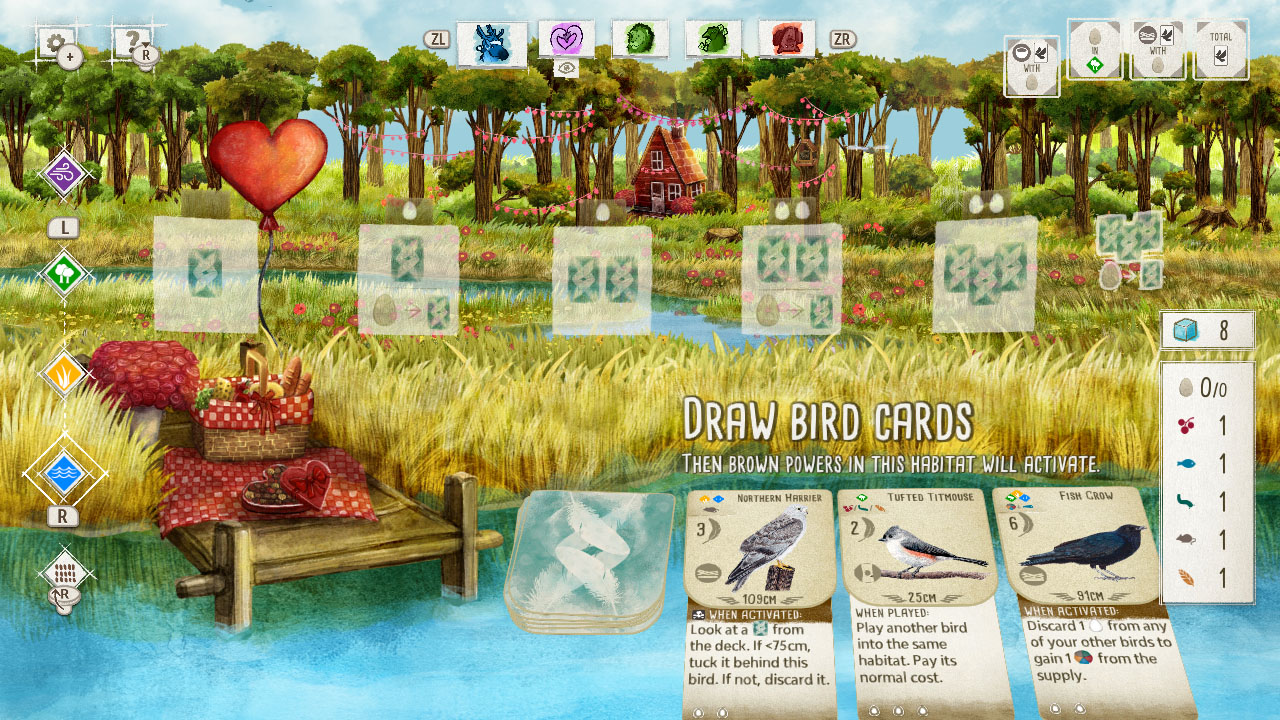Select the blue wetland habitat icon

point(65,472)
